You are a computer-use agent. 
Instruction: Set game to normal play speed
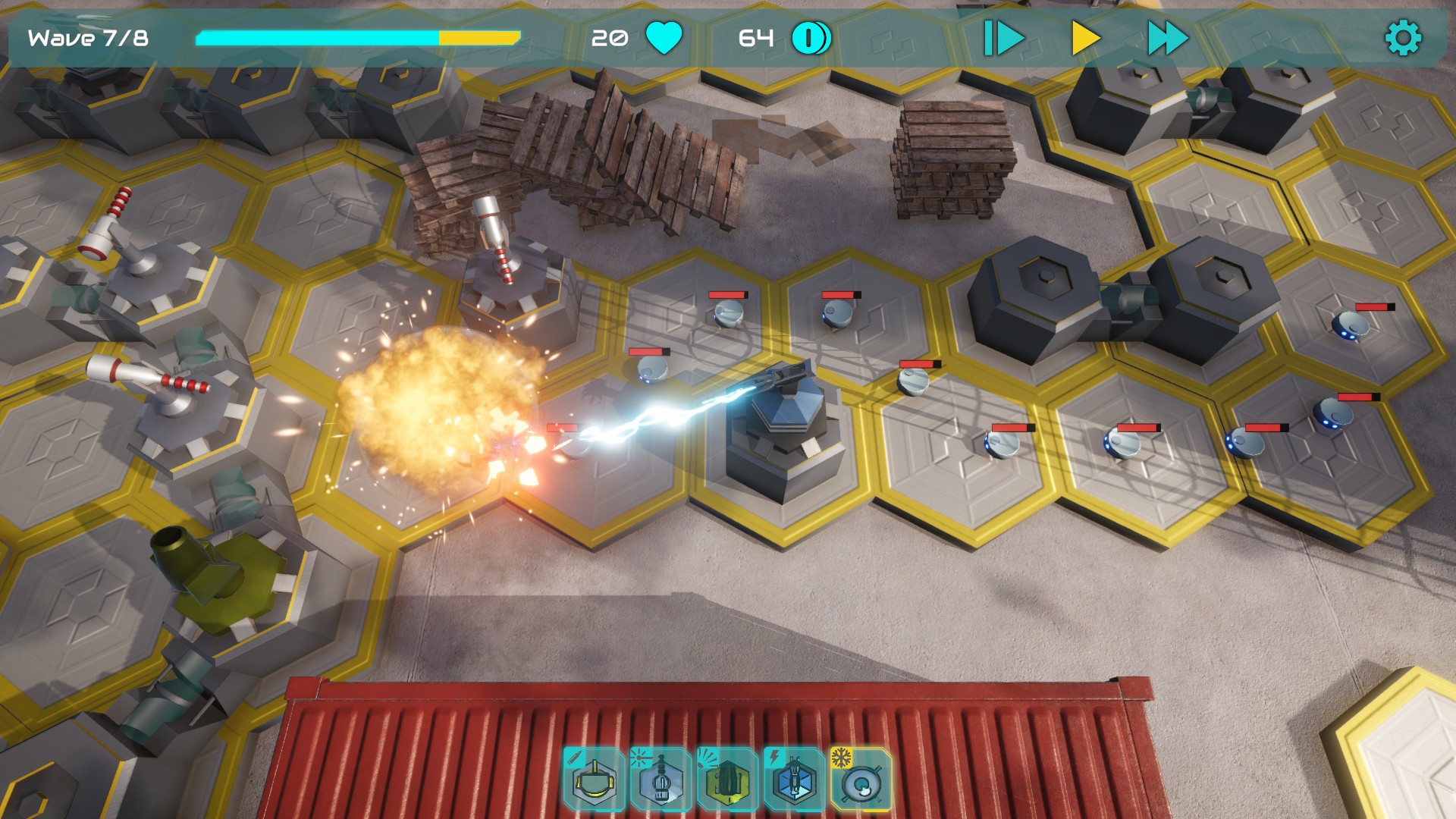(x=1085, y=38)
